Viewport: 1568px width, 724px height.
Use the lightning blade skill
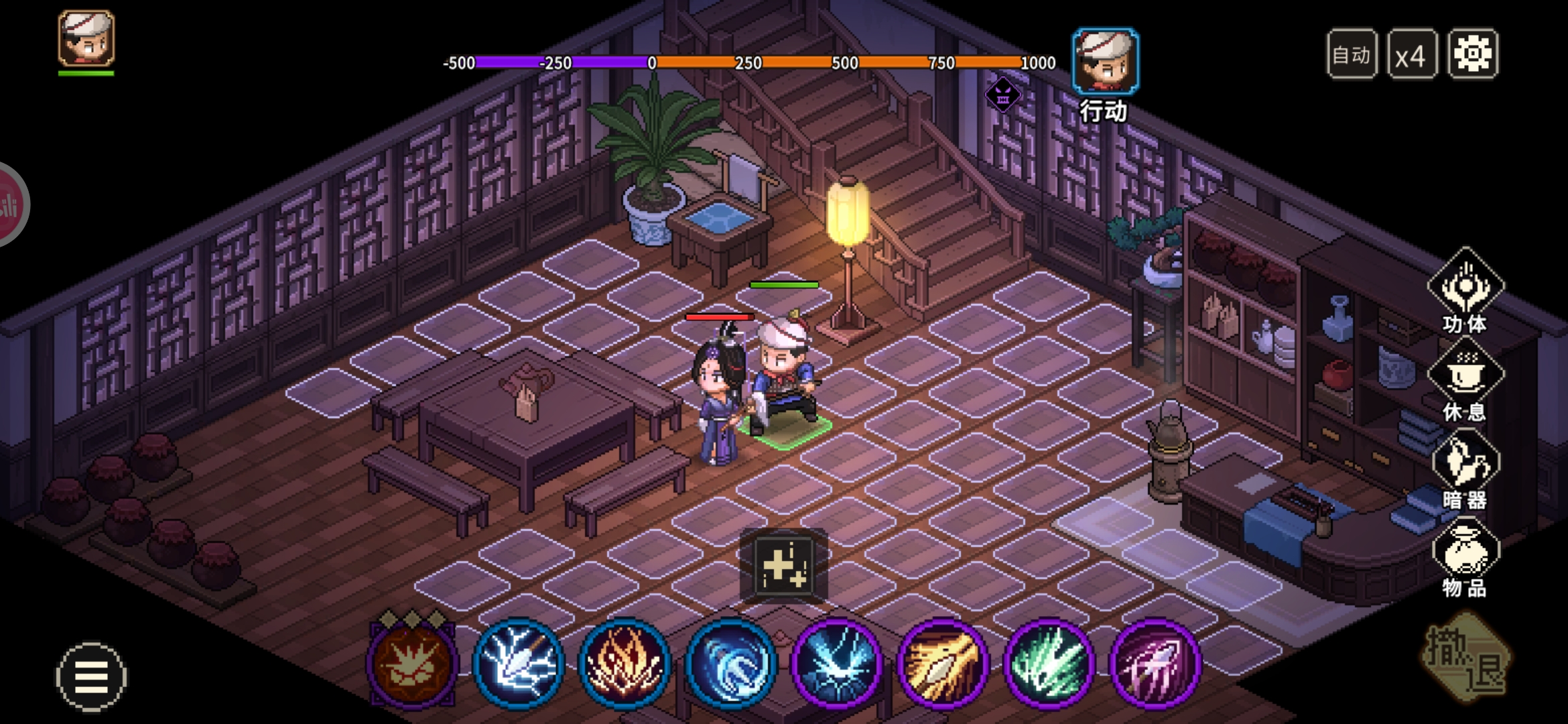[518, 662]
